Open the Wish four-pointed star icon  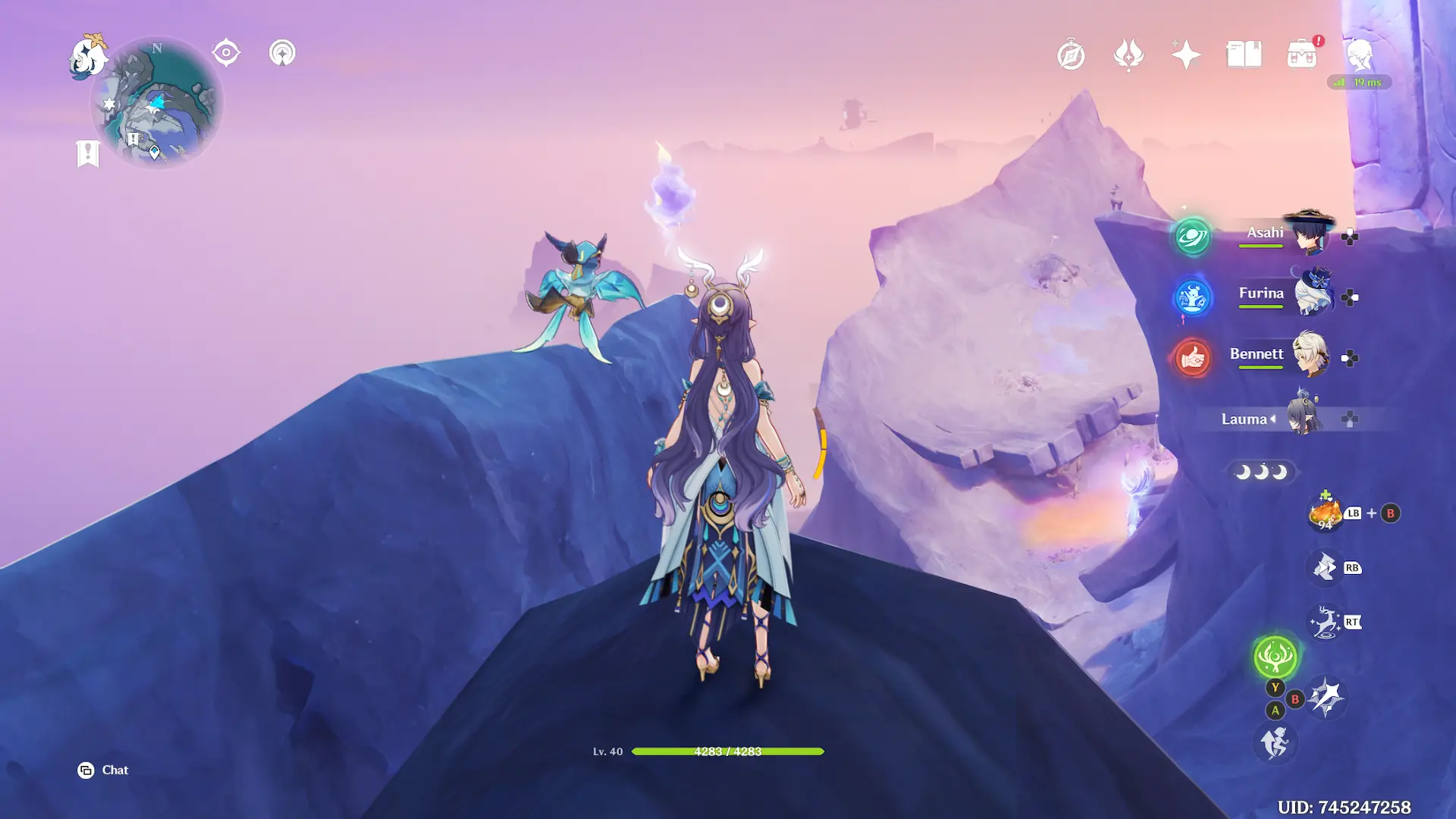pyautogui.click(x=1186, y=55)
